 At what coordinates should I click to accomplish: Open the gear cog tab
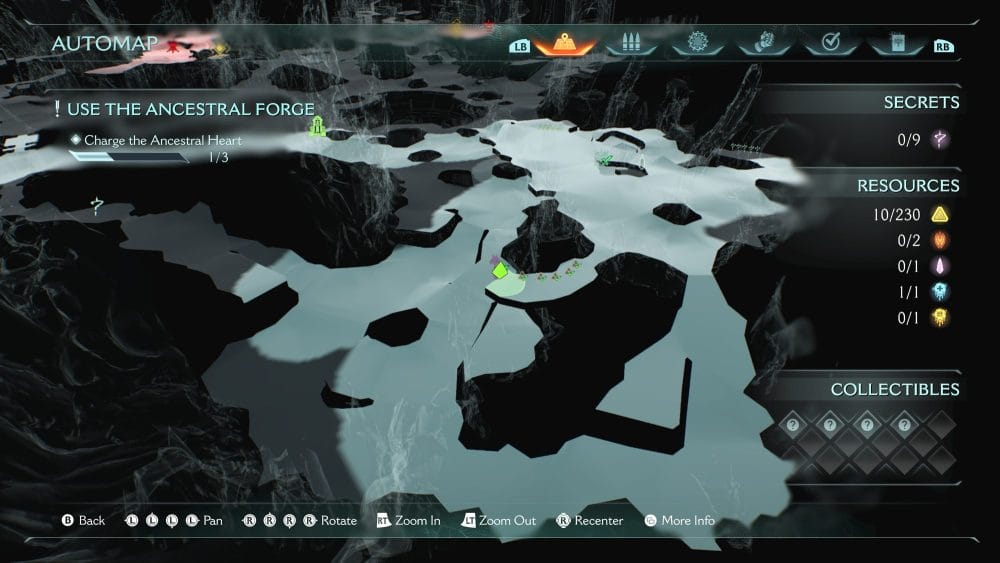point(697,44)
